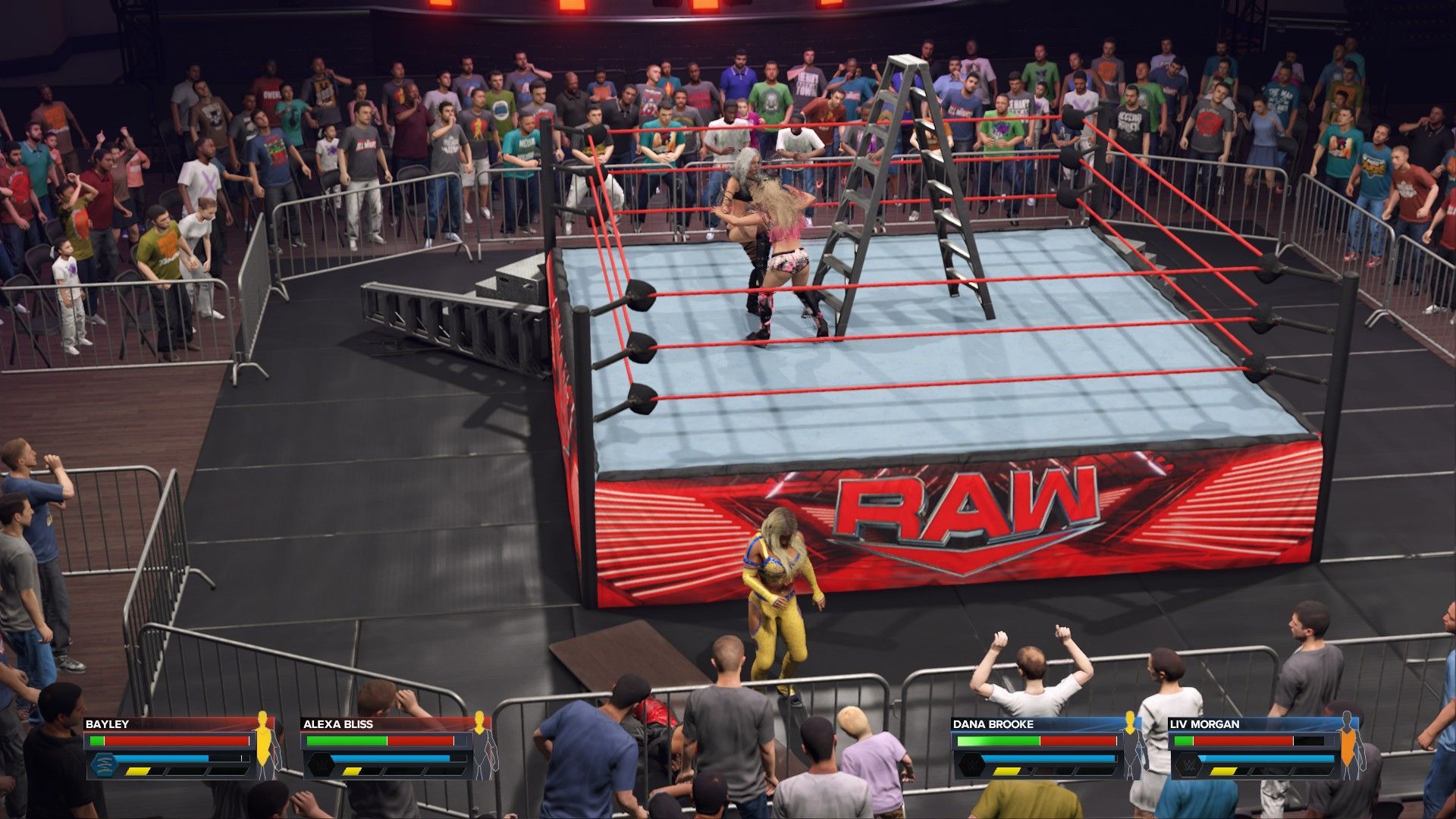Select Bayley's blue payback hexagon icon

(102, 764)
